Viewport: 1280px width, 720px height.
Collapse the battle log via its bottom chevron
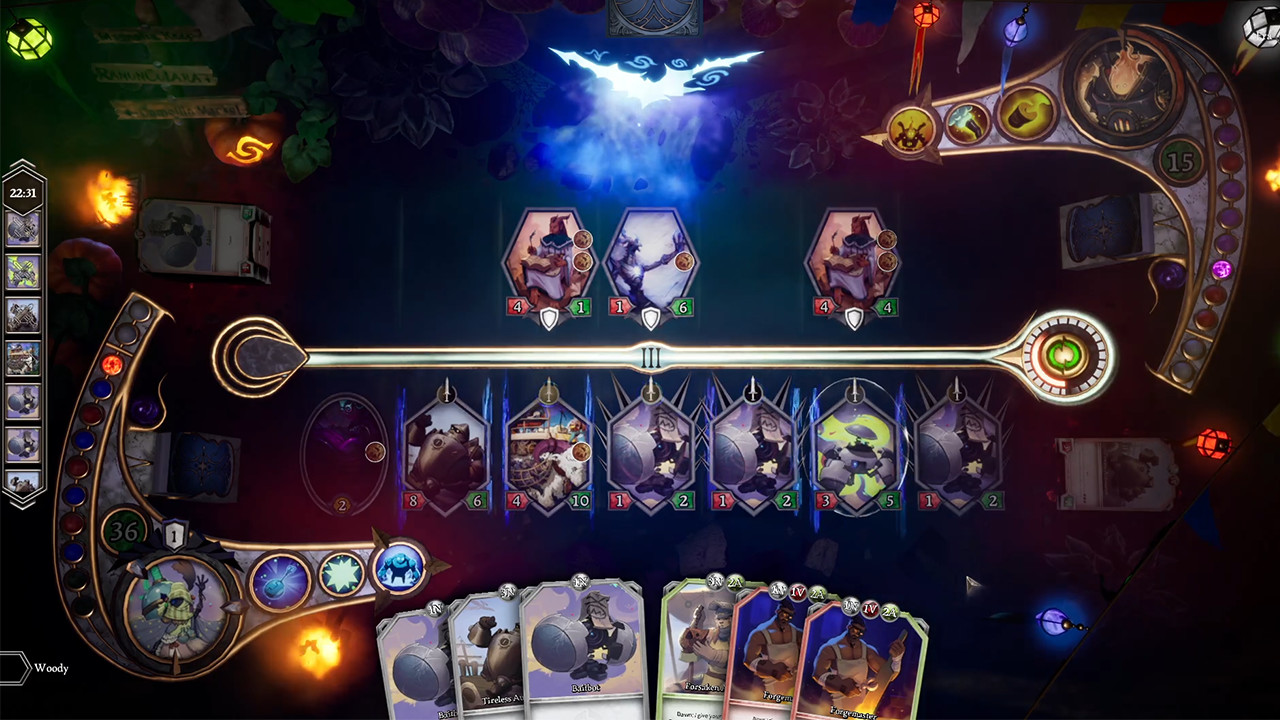[22, 503]
